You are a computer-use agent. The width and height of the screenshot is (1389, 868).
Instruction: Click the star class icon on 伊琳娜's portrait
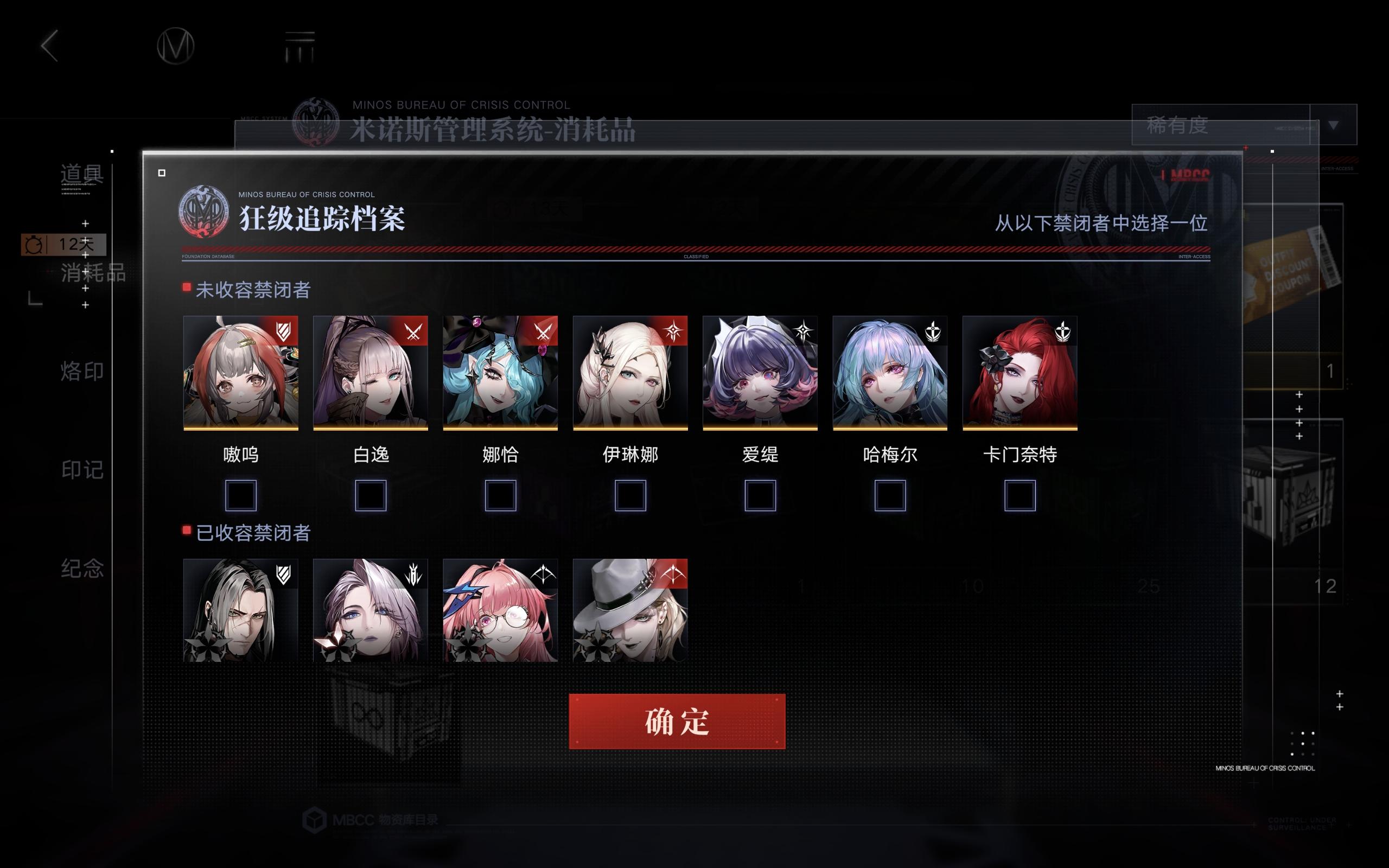pyautogui.click(x=674, y=332)
